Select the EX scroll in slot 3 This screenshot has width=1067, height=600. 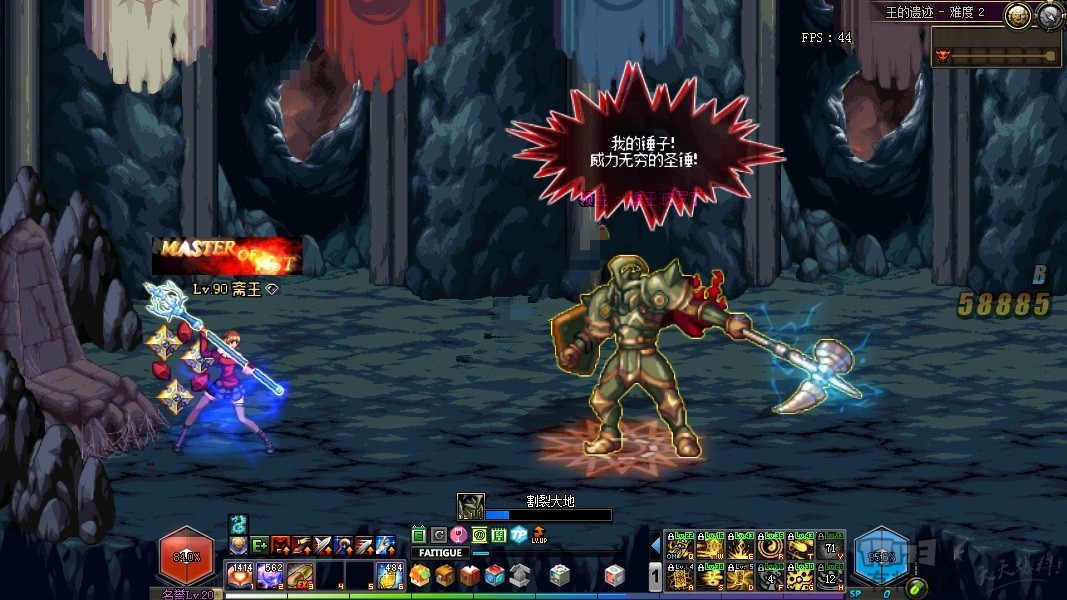(x=300, y=575)
